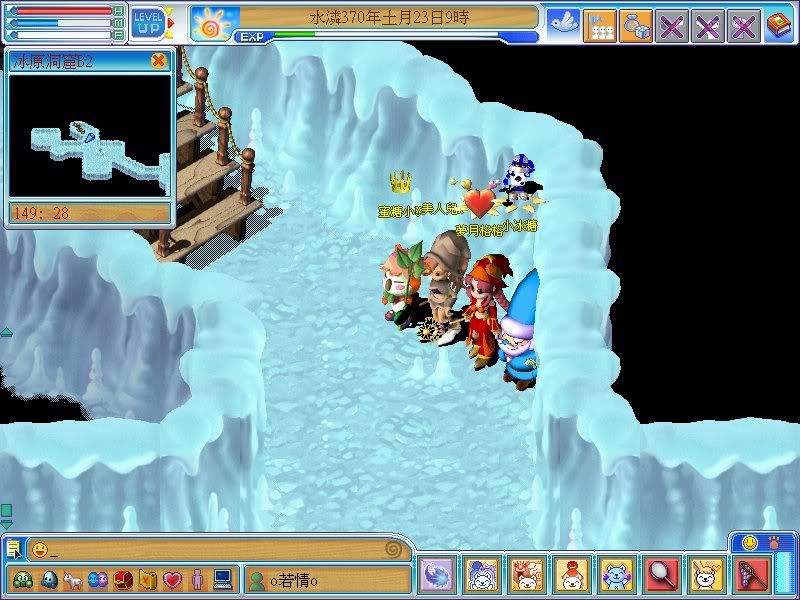The width and height of the screenshot is (800, 600).
Task: Close the ice cave minimap panel
Action: tap(158, 60)
